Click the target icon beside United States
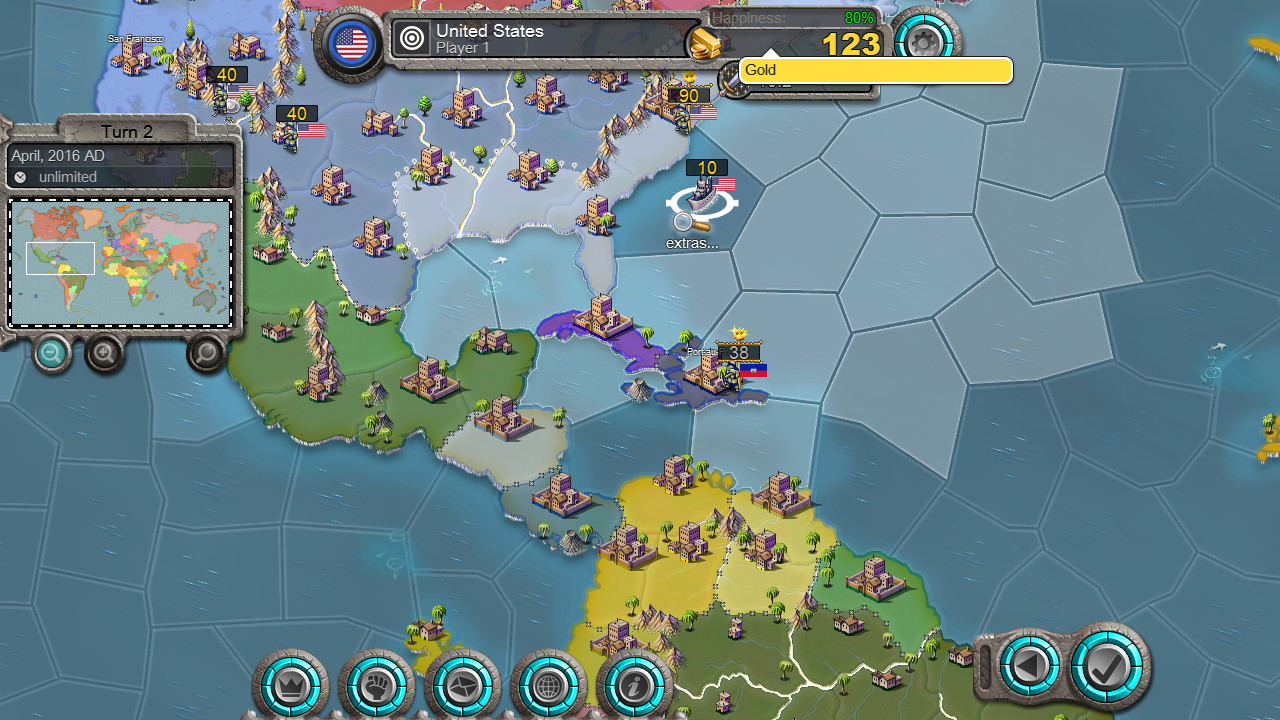 [x=411, y=39]
